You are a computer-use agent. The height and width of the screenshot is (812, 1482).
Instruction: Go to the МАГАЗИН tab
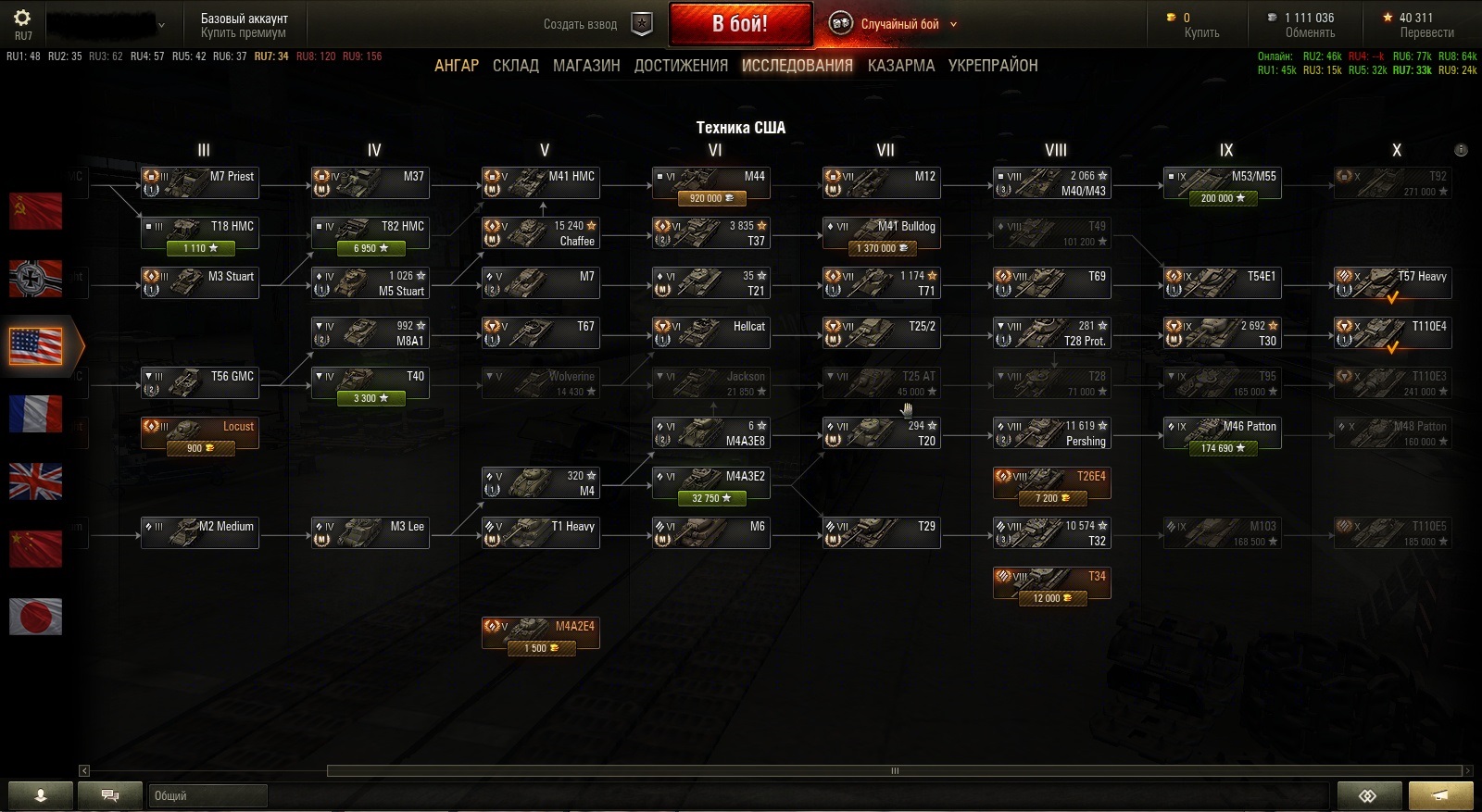(586, 66)
